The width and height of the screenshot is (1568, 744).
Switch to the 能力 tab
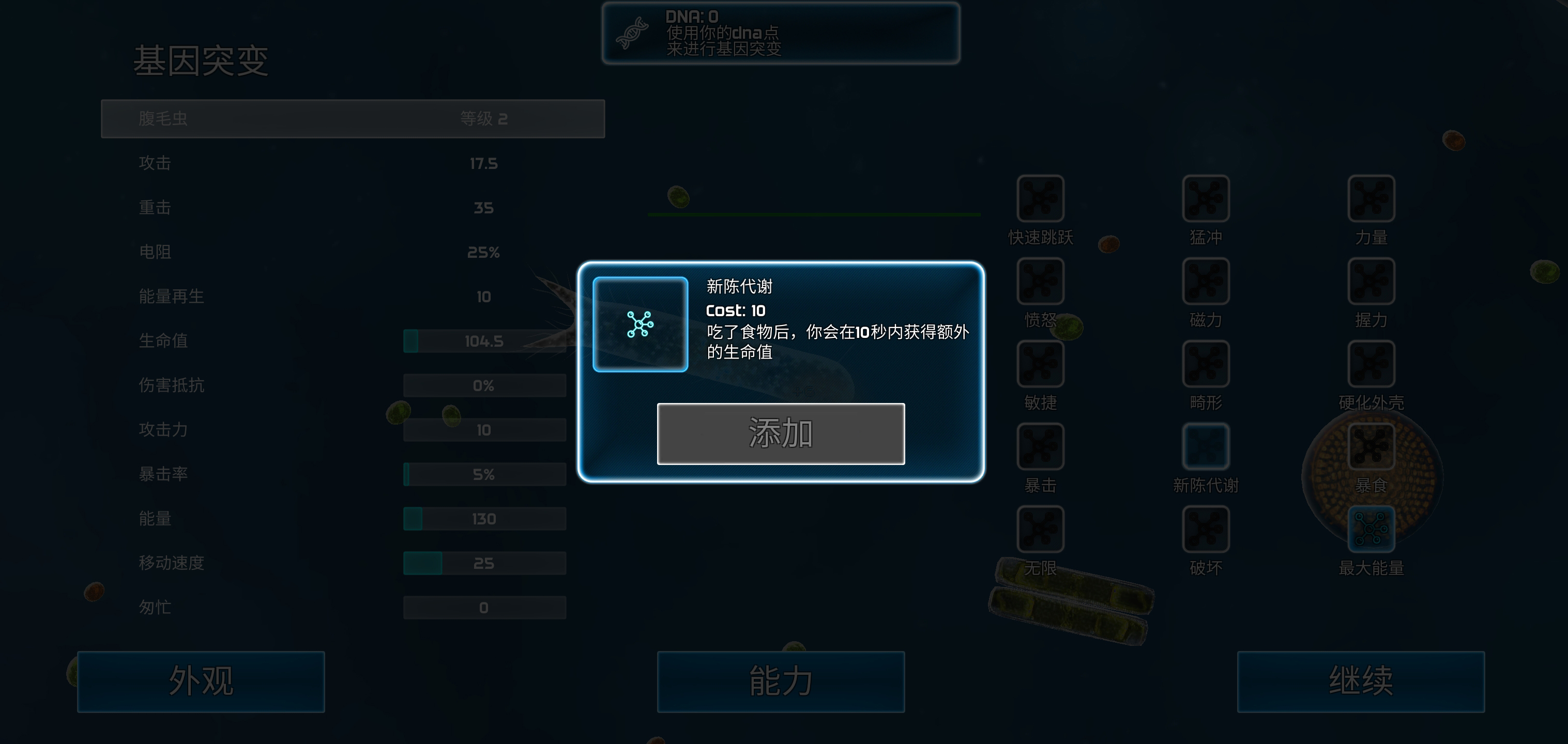pos(781,681)
